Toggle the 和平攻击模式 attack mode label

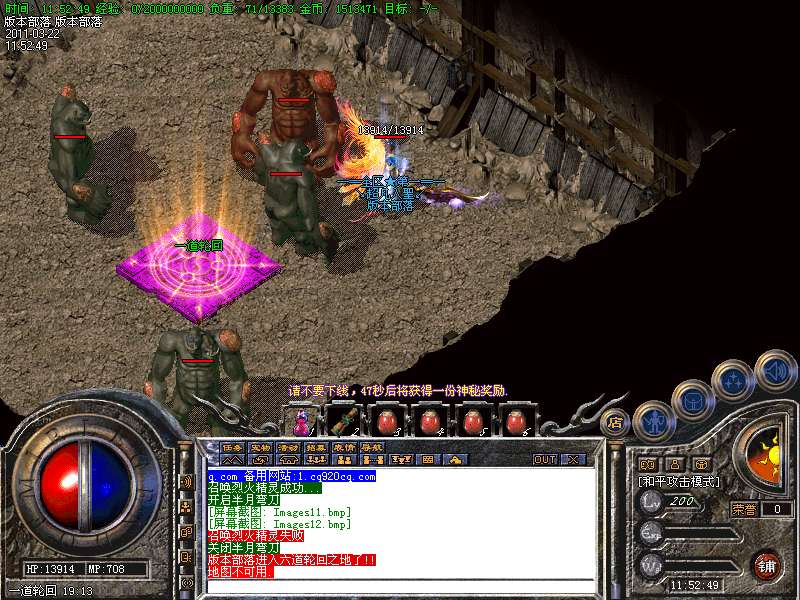pos(680,482)
